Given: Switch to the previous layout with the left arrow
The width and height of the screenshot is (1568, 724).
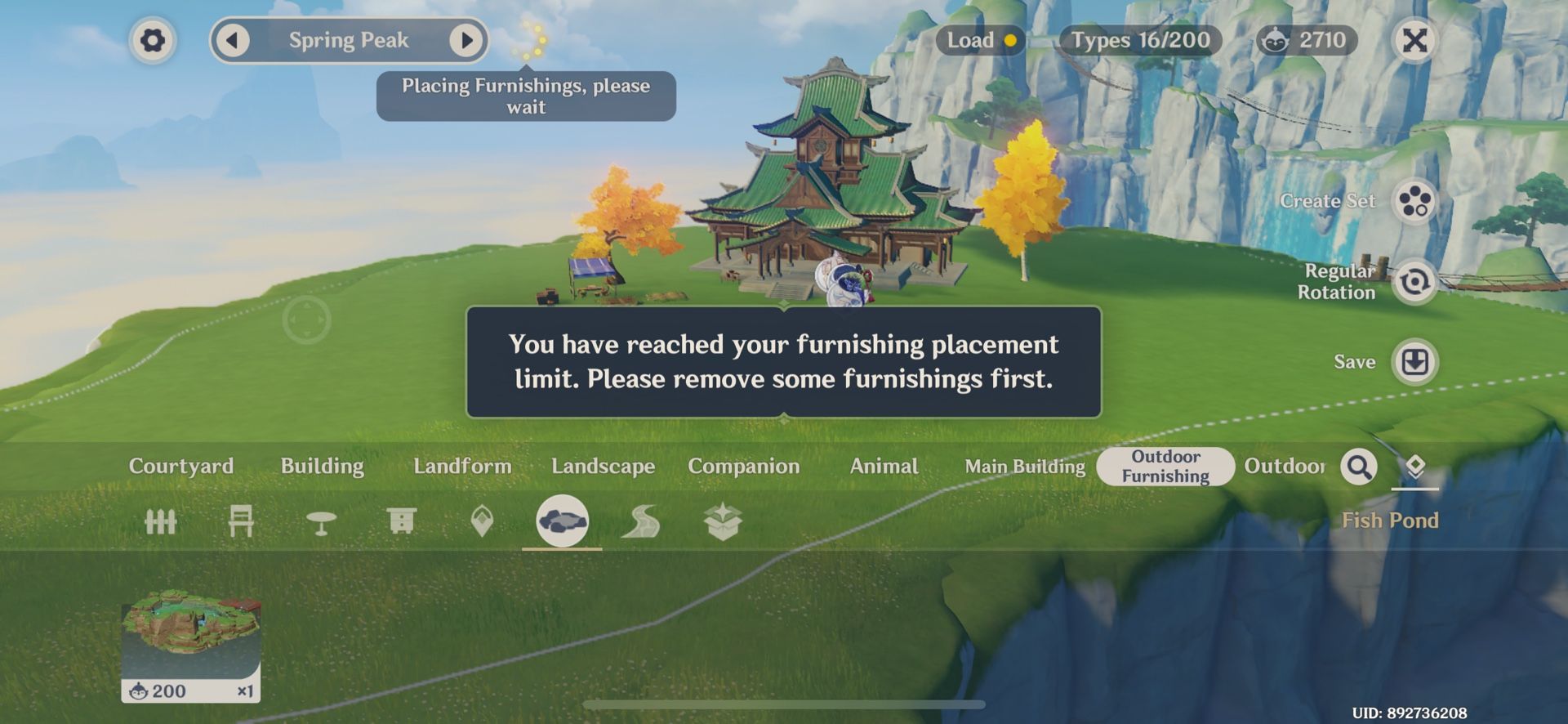Looking at the screenshot, I should pos(234,39).
